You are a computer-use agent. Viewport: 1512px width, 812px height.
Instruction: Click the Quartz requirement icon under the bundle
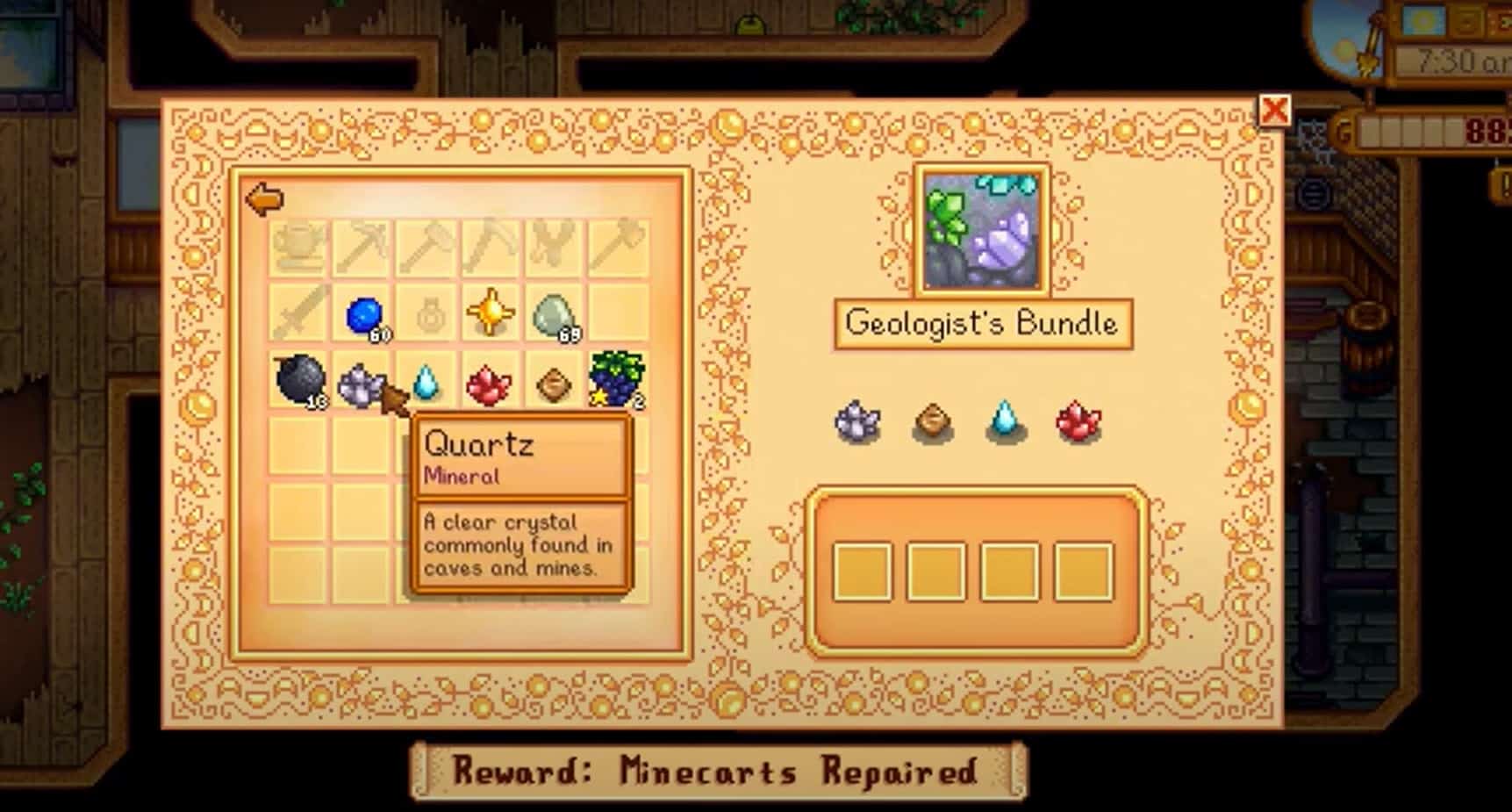tap(856, 421)
